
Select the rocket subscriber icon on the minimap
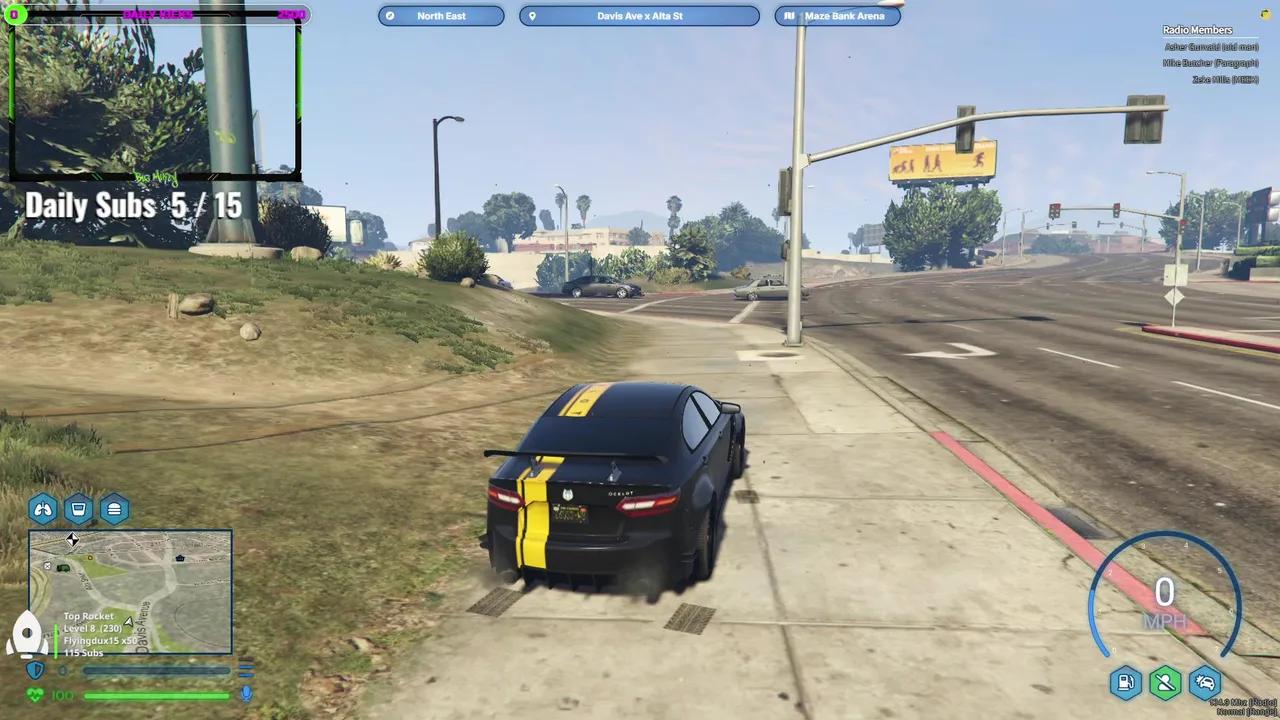tap(26, 632)
